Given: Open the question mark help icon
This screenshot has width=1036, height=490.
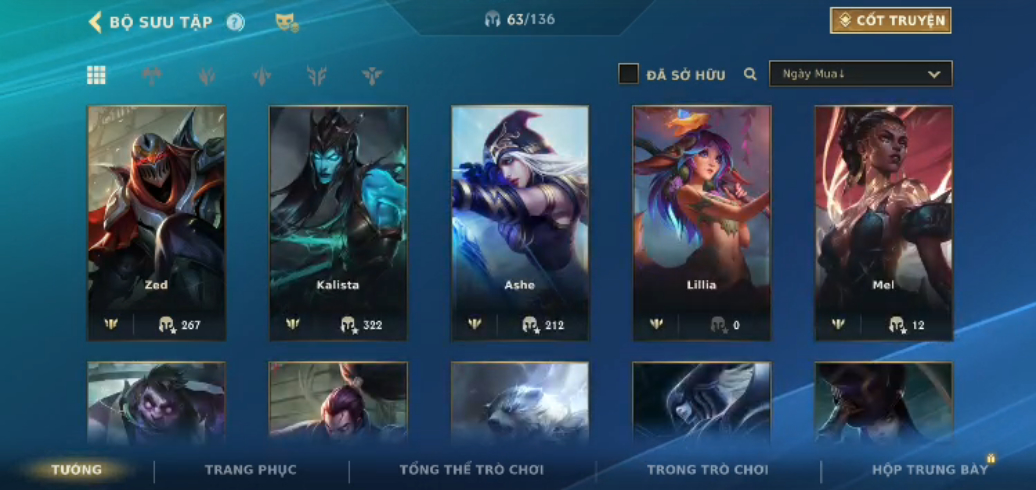Looking at the screenshot, I should click(235, 22).
